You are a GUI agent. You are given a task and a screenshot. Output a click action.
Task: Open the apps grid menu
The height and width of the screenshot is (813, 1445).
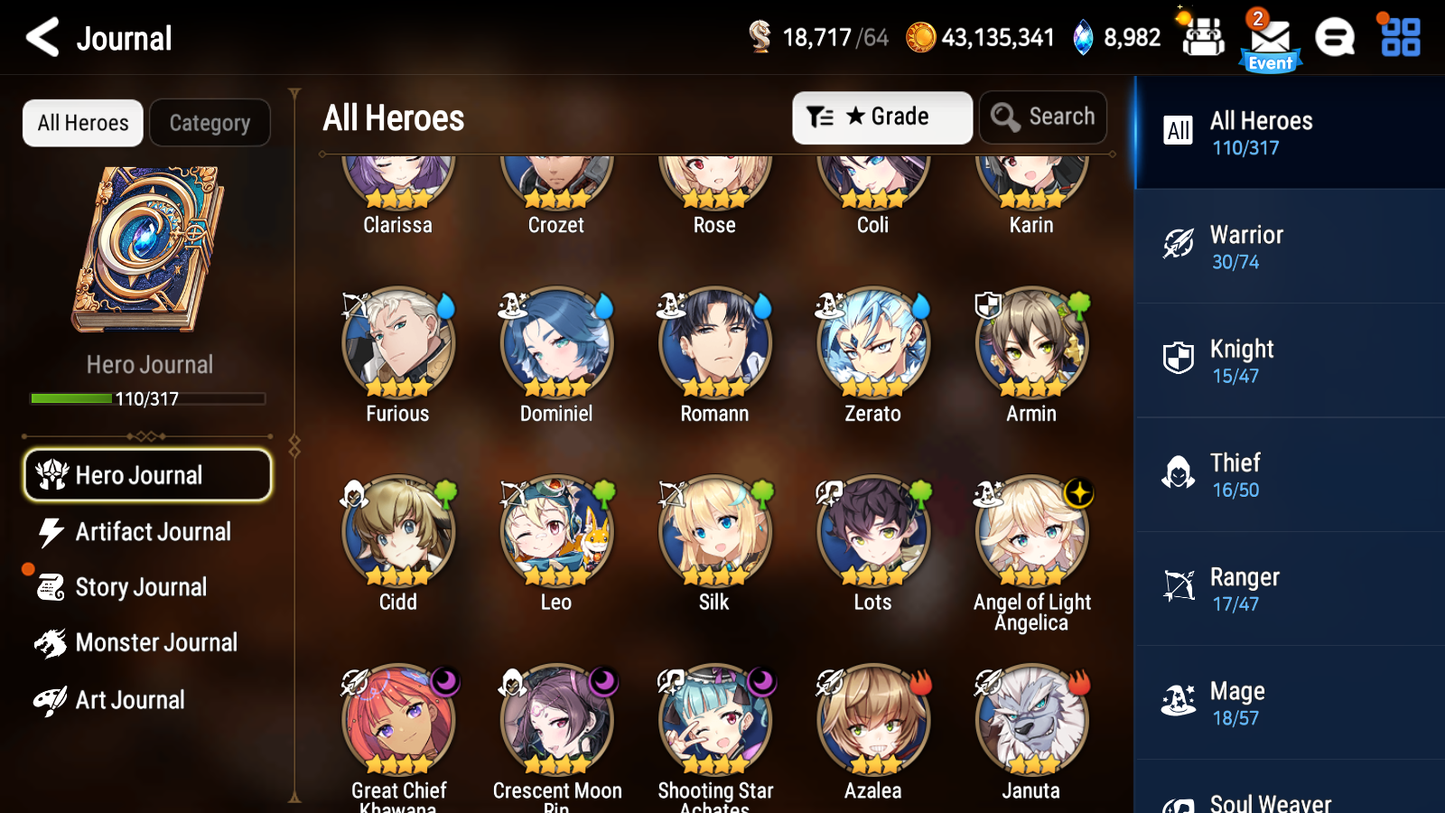[1398, 37]
